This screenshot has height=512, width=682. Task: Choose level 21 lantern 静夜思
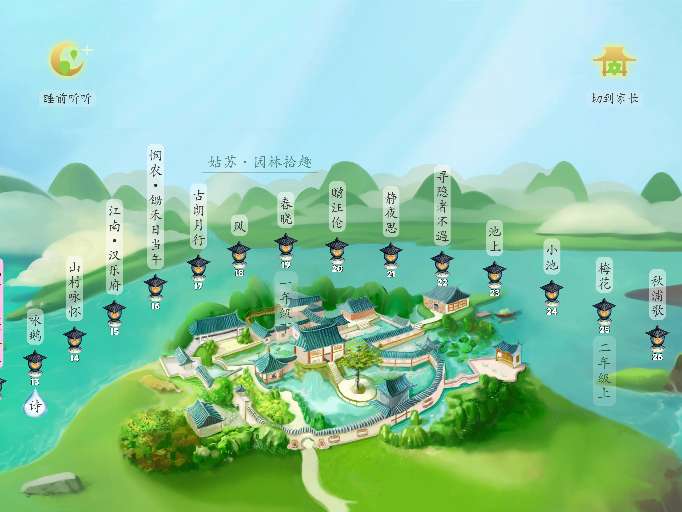[x=390, y=255]
